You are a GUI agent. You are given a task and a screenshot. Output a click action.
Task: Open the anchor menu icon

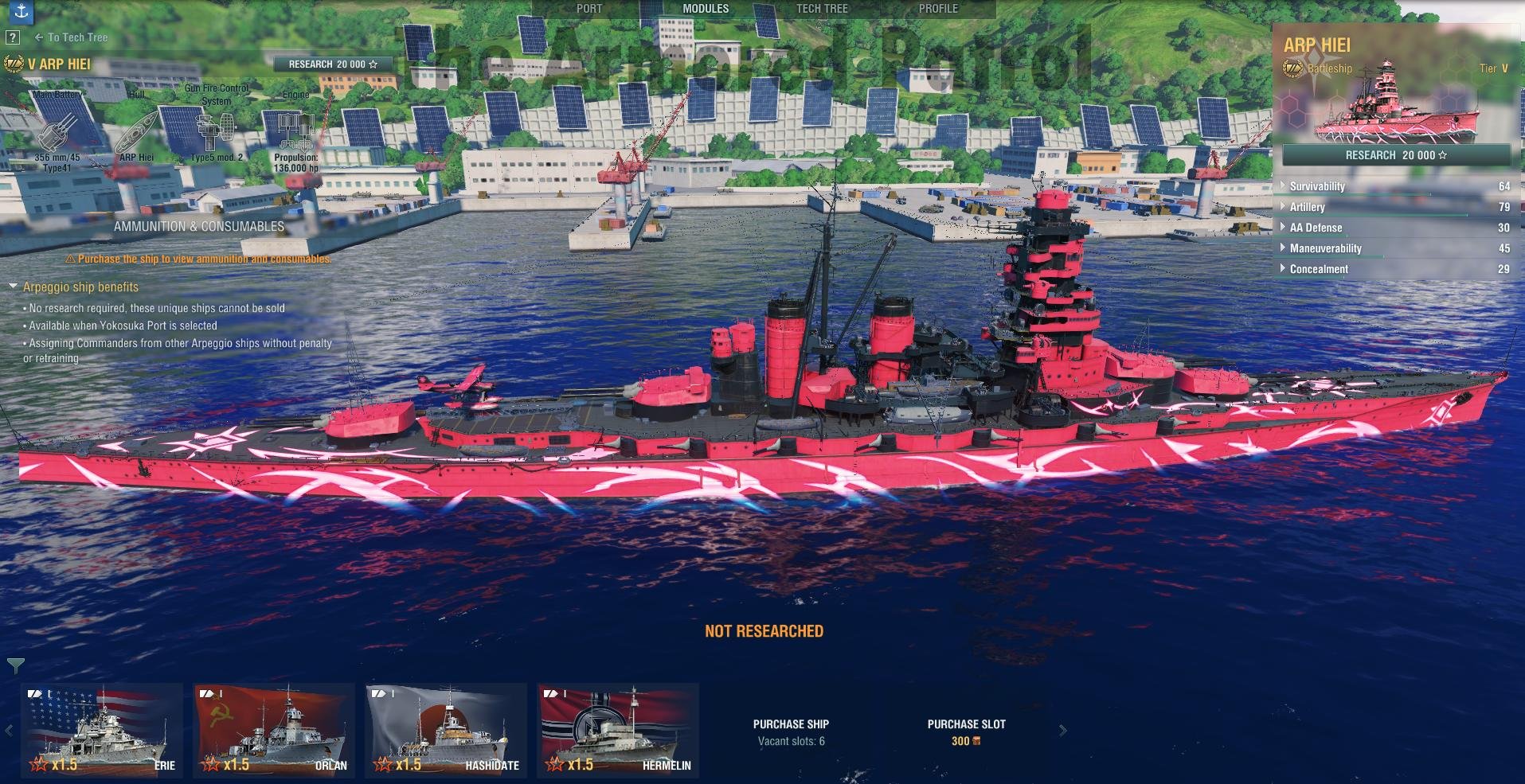point(21,10)
